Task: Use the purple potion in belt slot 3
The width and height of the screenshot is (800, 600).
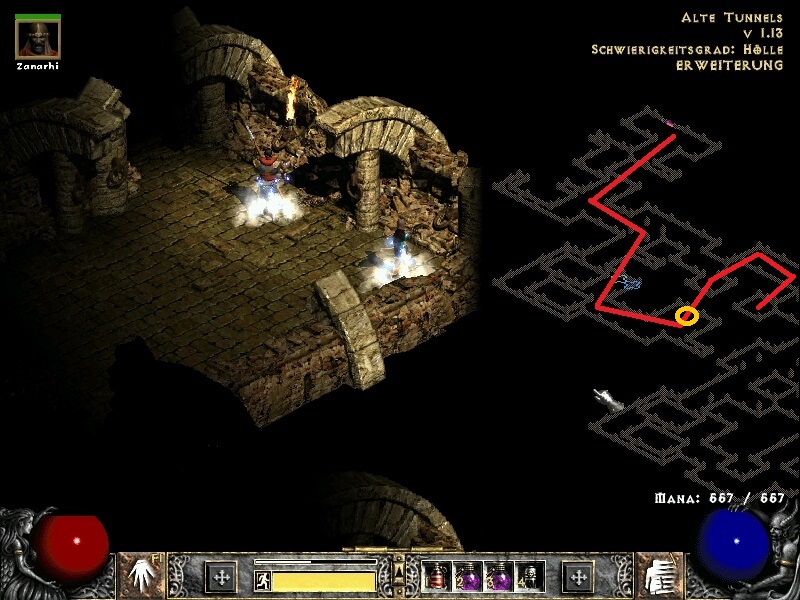Action: coord(499,576)
